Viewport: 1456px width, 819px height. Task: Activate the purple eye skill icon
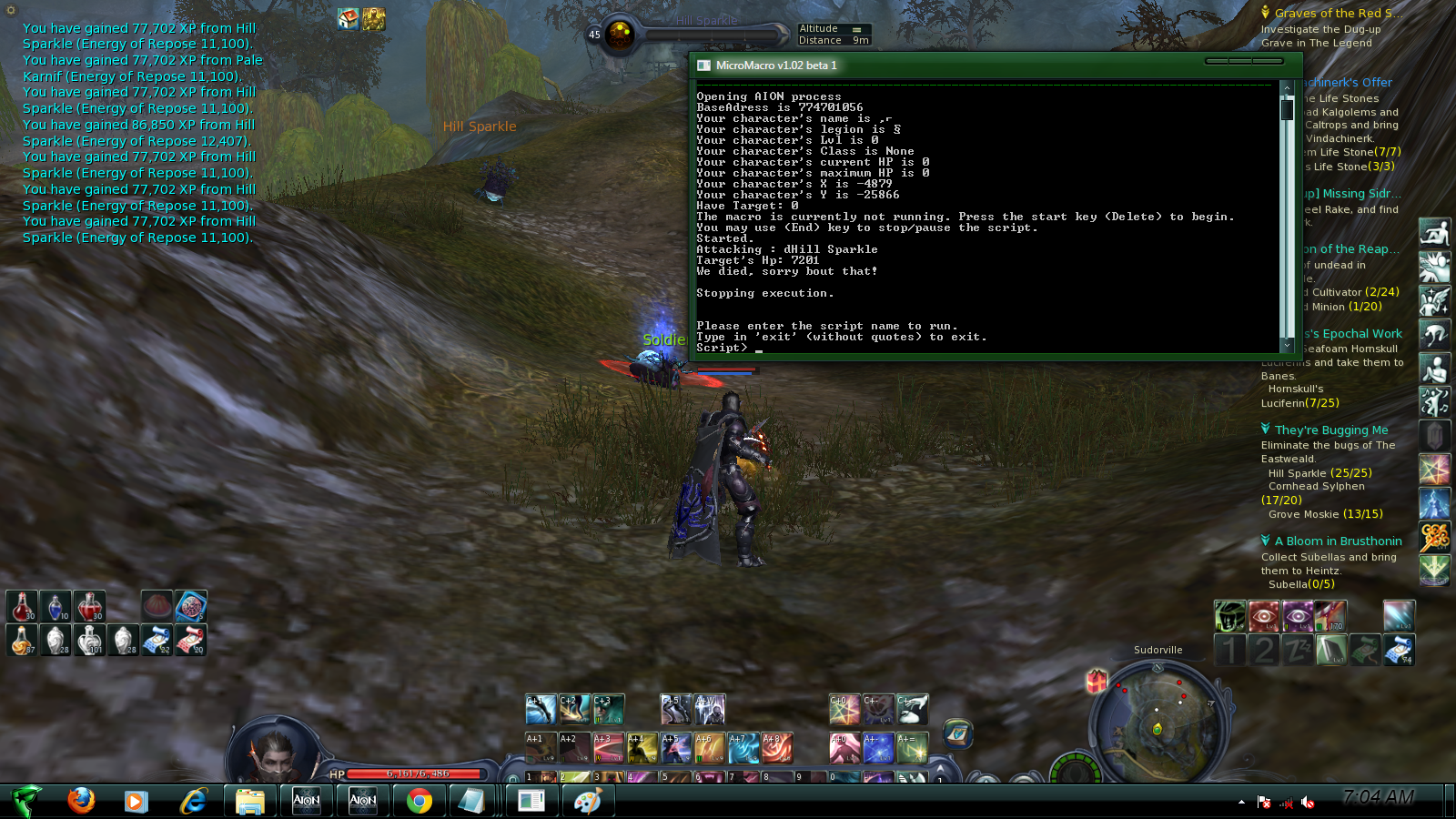1297,616
